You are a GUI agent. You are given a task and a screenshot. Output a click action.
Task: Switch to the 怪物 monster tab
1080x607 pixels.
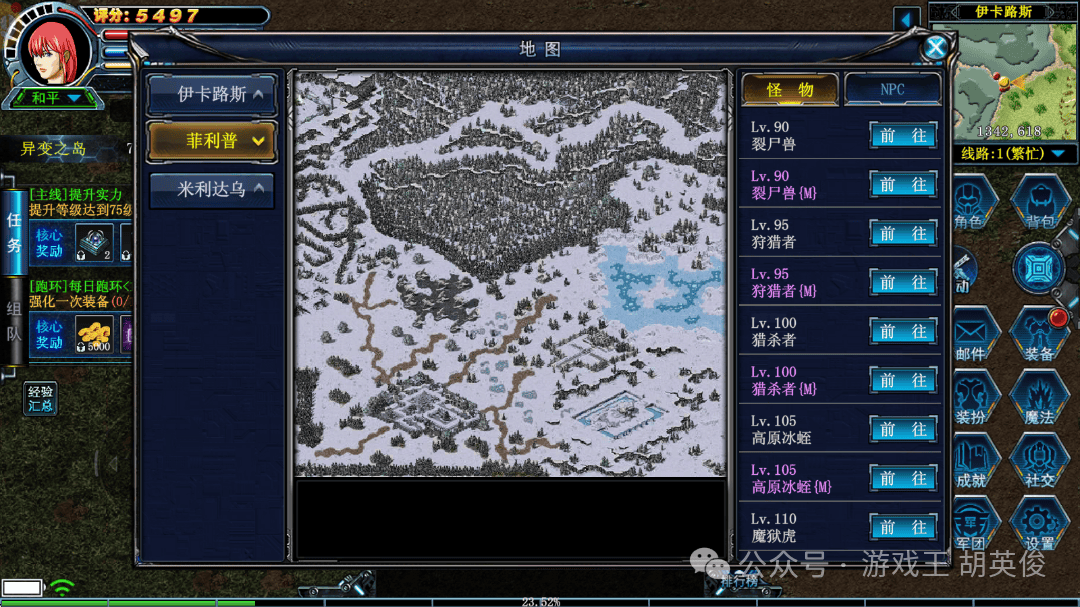pos(790,90)
